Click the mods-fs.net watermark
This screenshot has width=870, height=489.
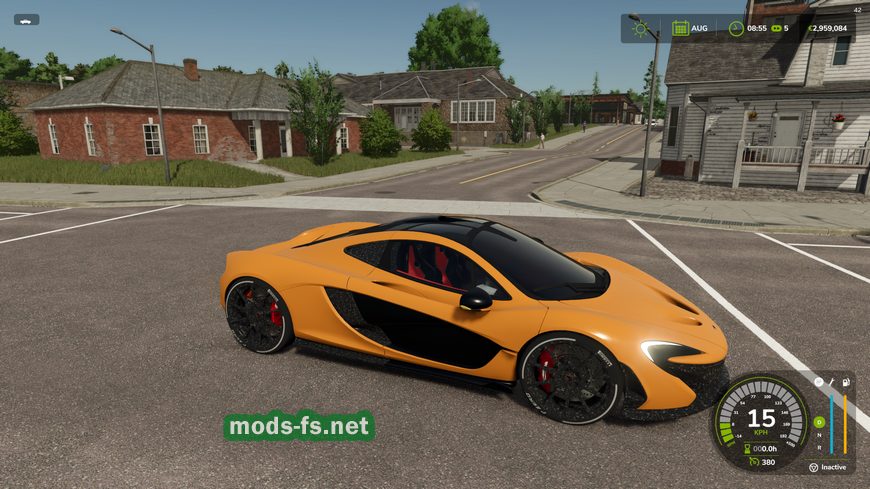[x=298, y=427]
